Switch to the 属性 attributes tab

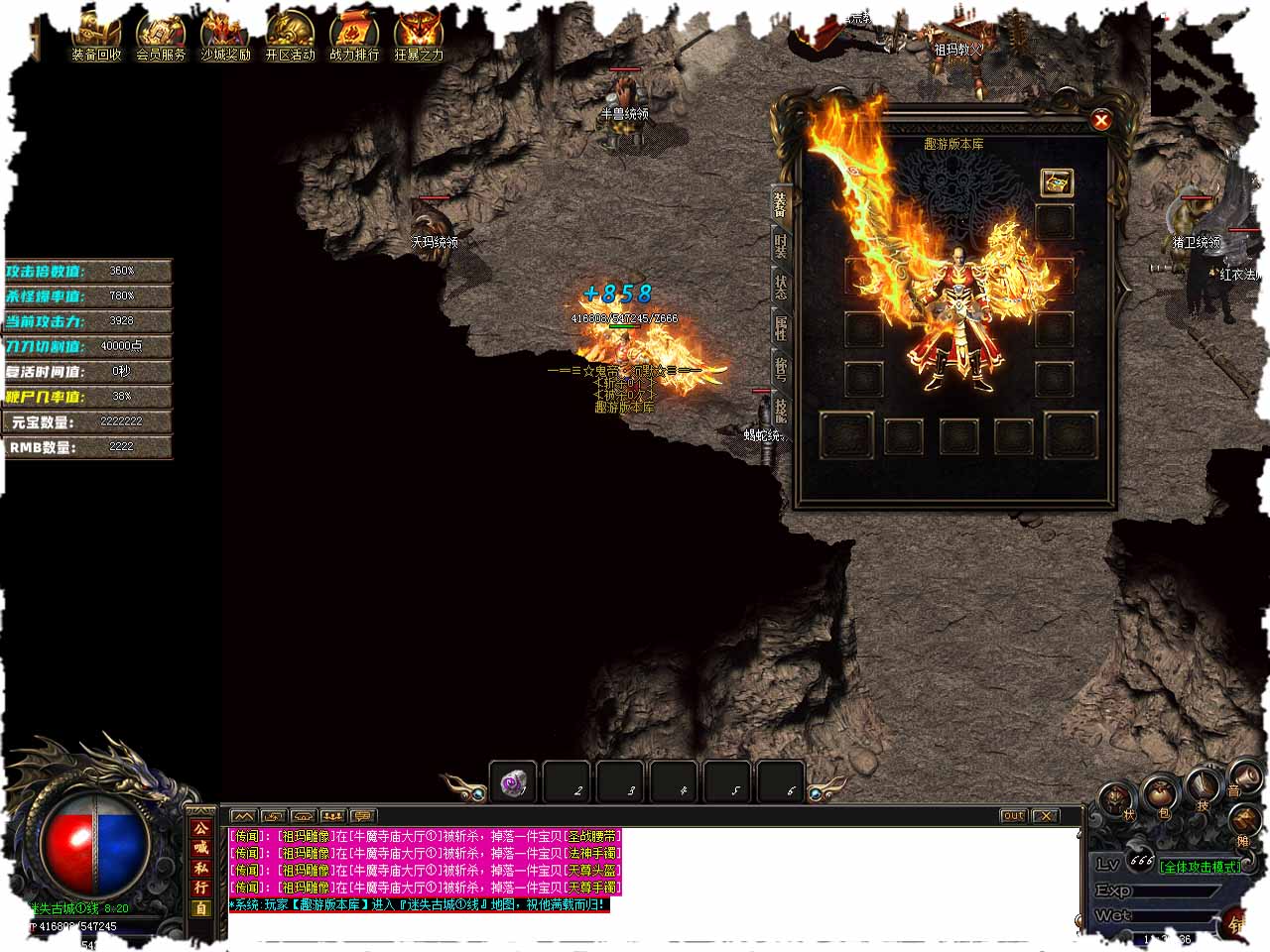pyautogui.click(x=781, y=328)
